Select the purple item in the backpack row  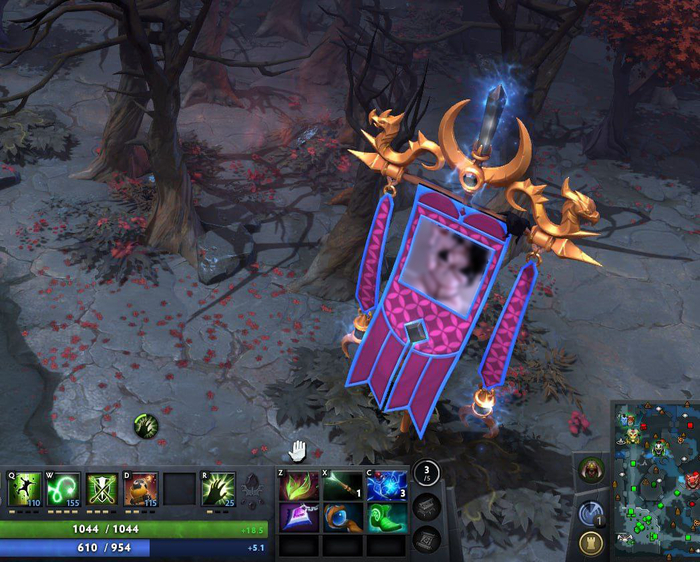(x=298, y=517)
